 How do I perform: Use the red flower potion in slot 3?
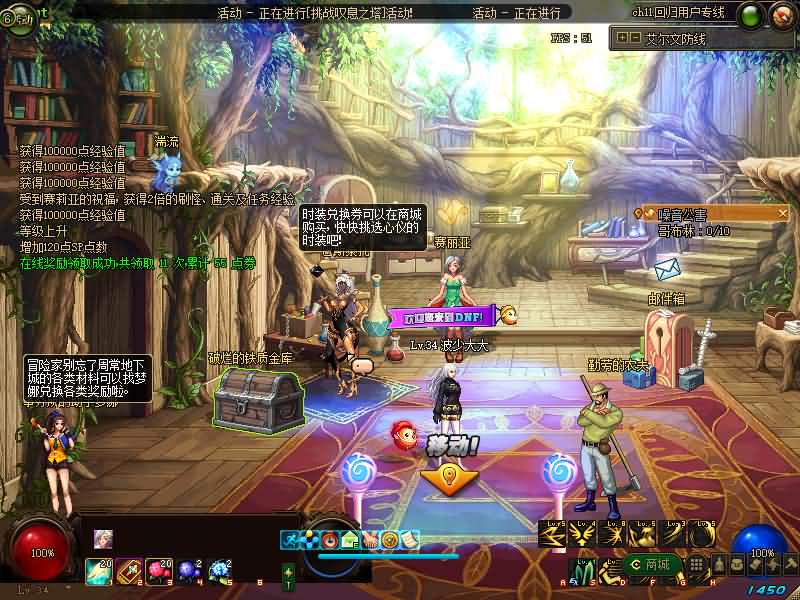[x=158, y=570]
